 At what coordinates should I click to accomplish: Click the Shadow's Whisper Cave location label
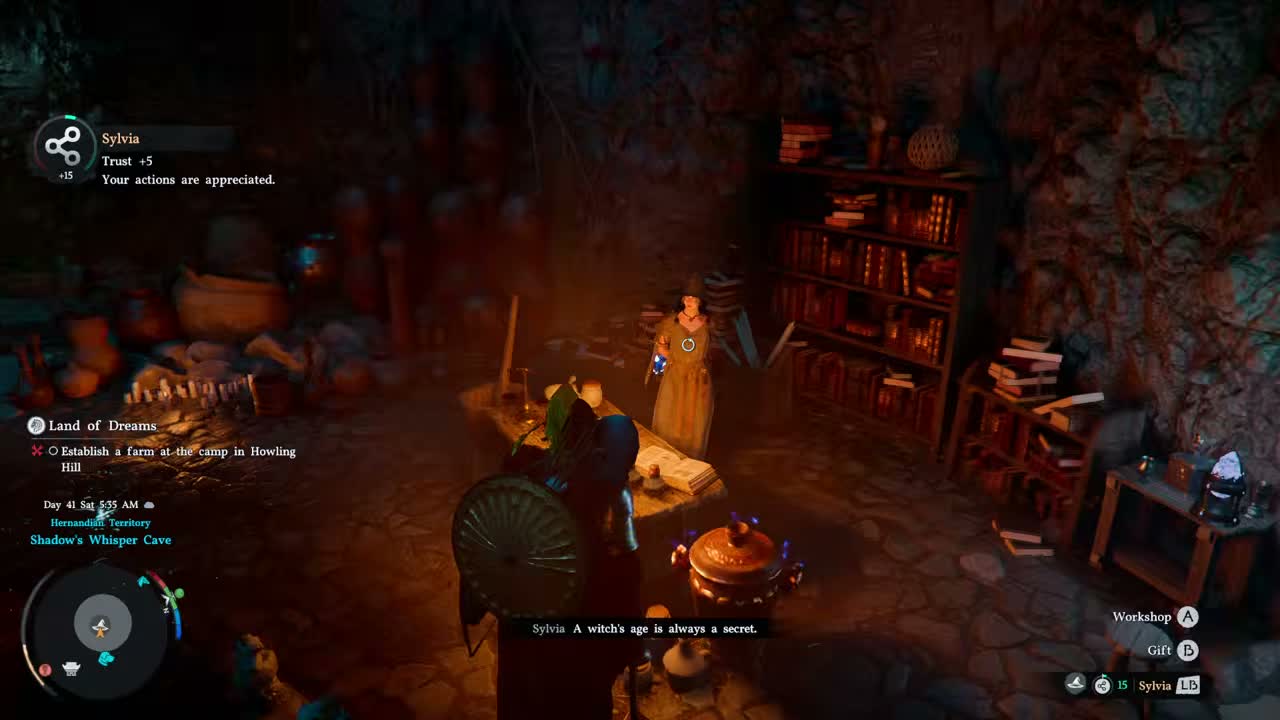click(x=100, y=540)
